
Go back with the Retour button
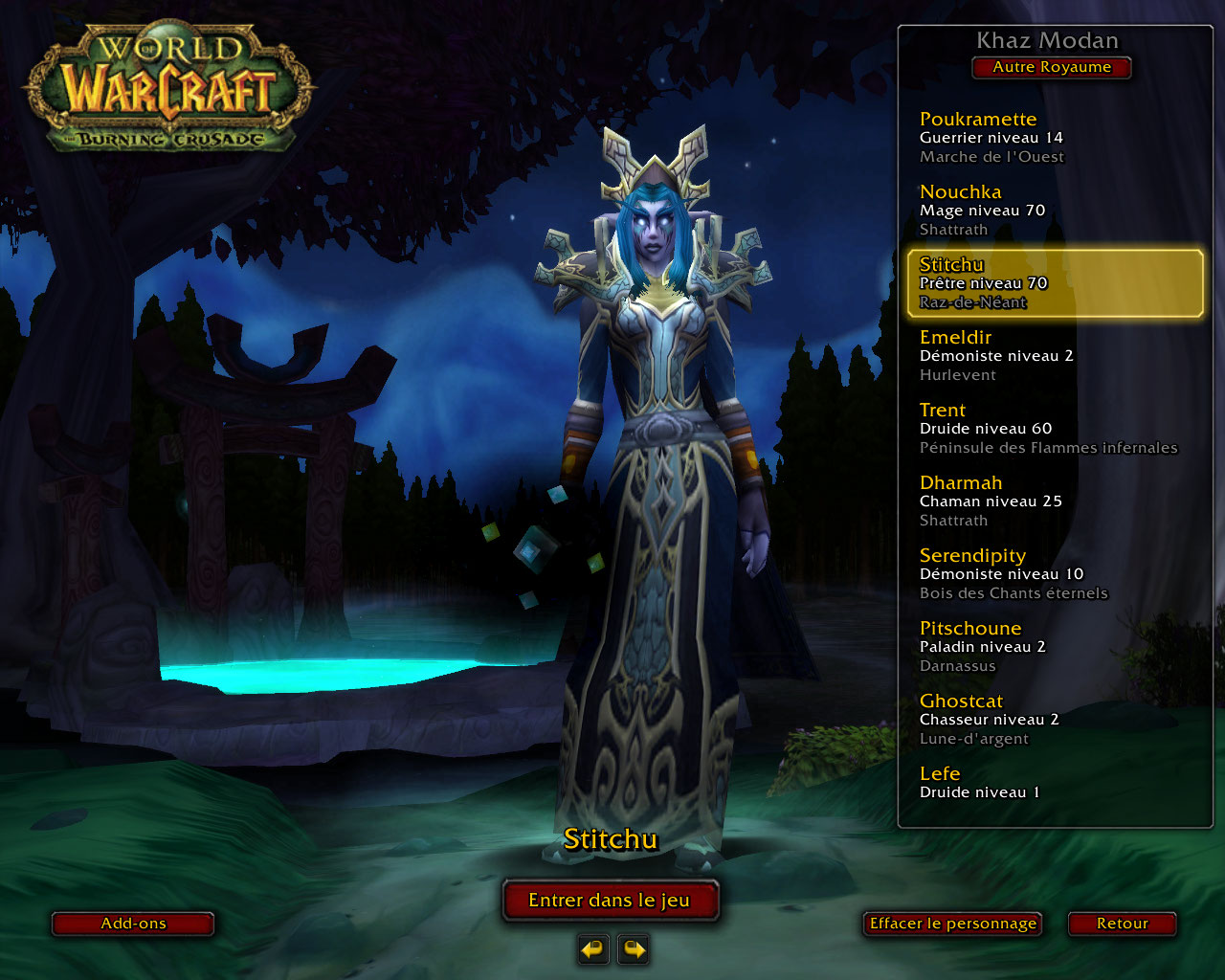[1122, 924]
